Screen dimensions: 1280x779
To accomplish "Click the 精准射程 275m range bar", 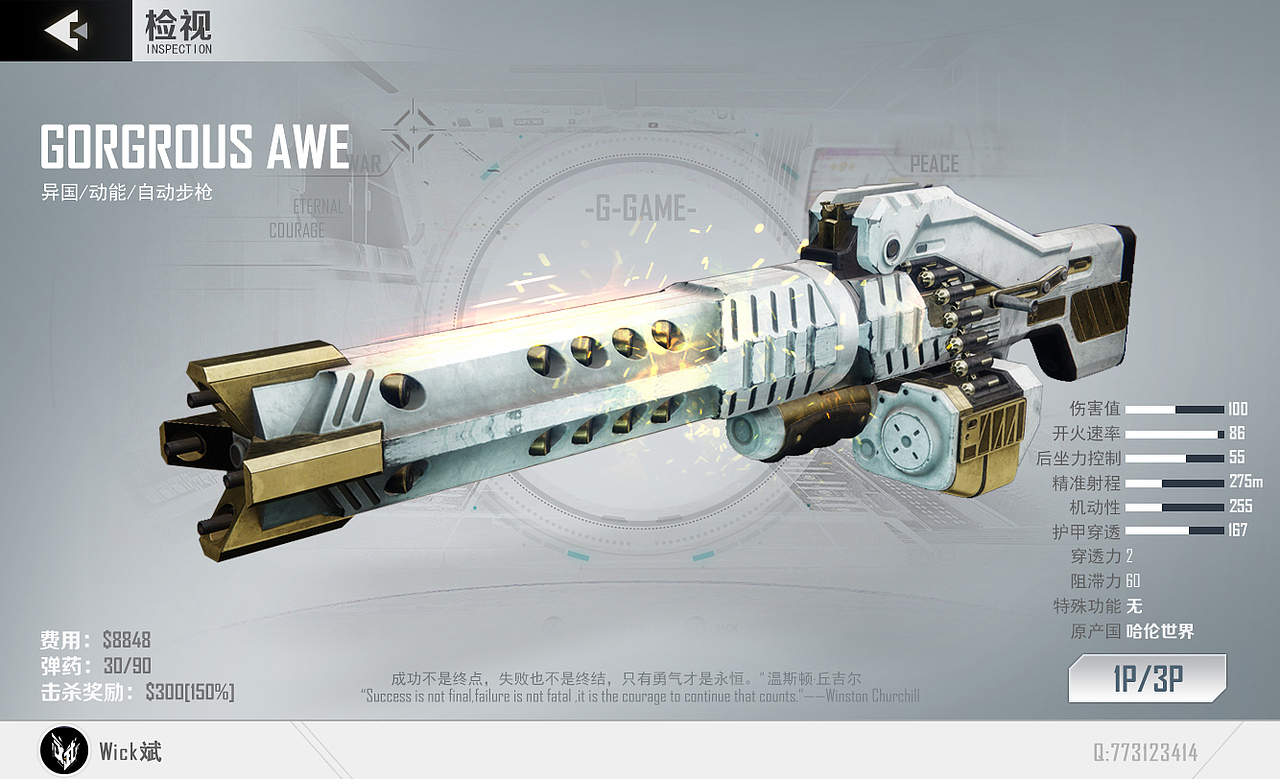I will point(1175,483).
